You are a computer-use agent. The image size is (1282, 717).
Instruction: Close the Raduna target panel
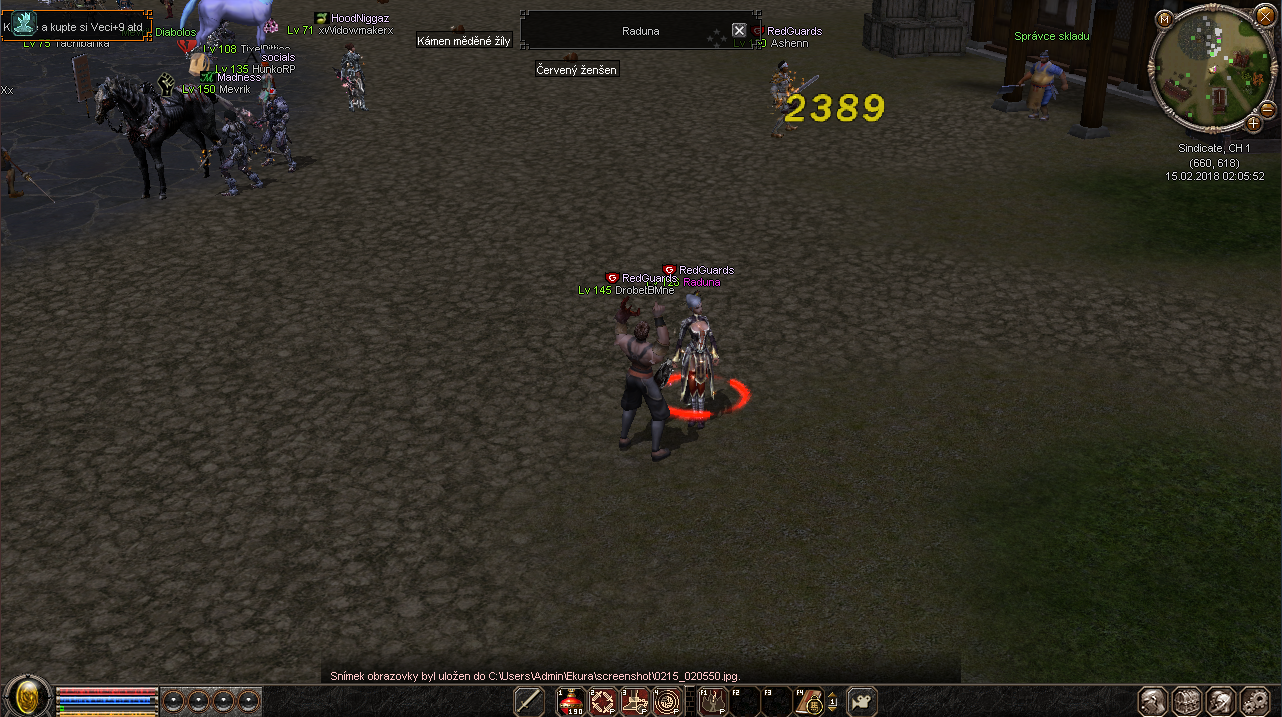point(739,31)
